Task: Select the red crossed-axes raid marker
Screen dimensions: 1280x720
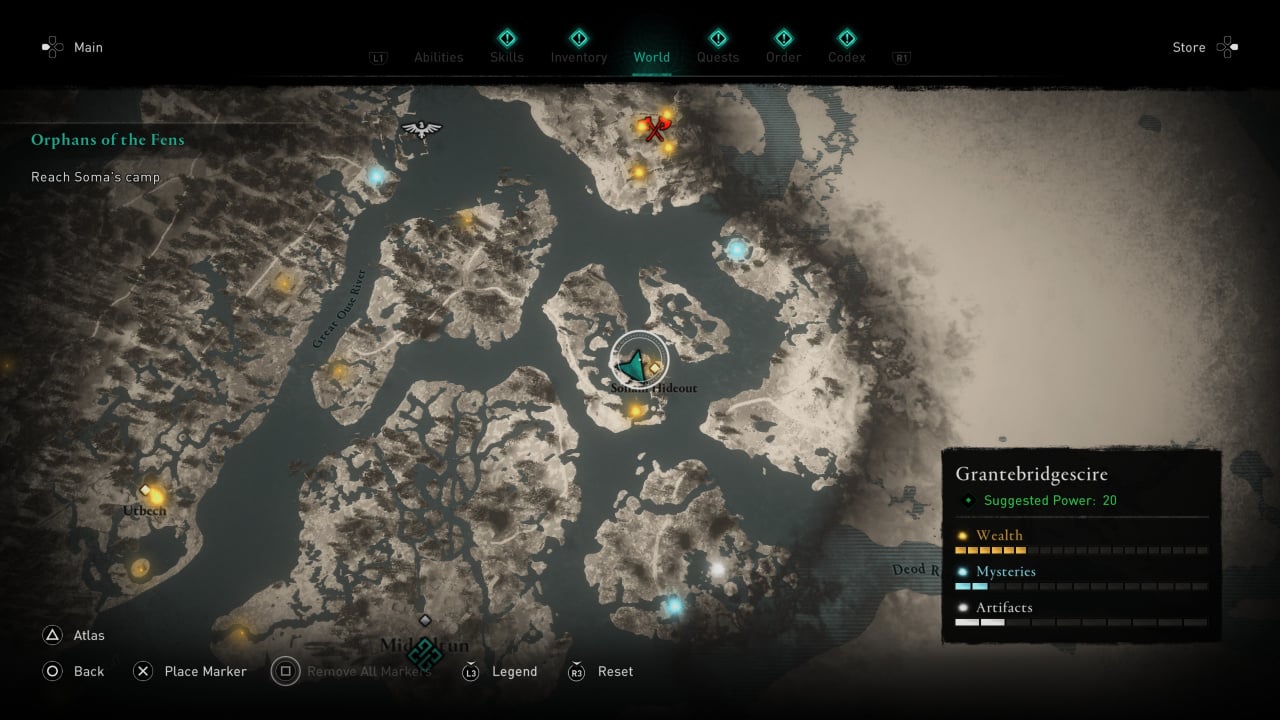Action: click(x=655, y=128)
